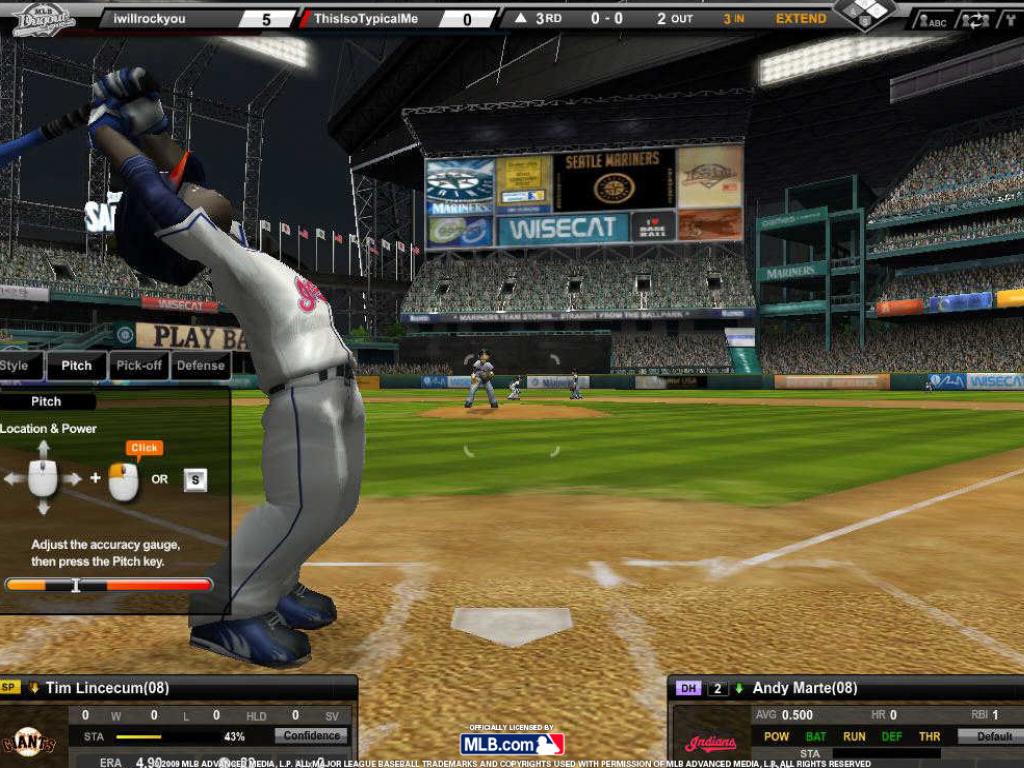Image resolution: width=1024 pixels, height=768 pixels.
Task: Click the MLB.com logo link
Action: click(512, 744)
